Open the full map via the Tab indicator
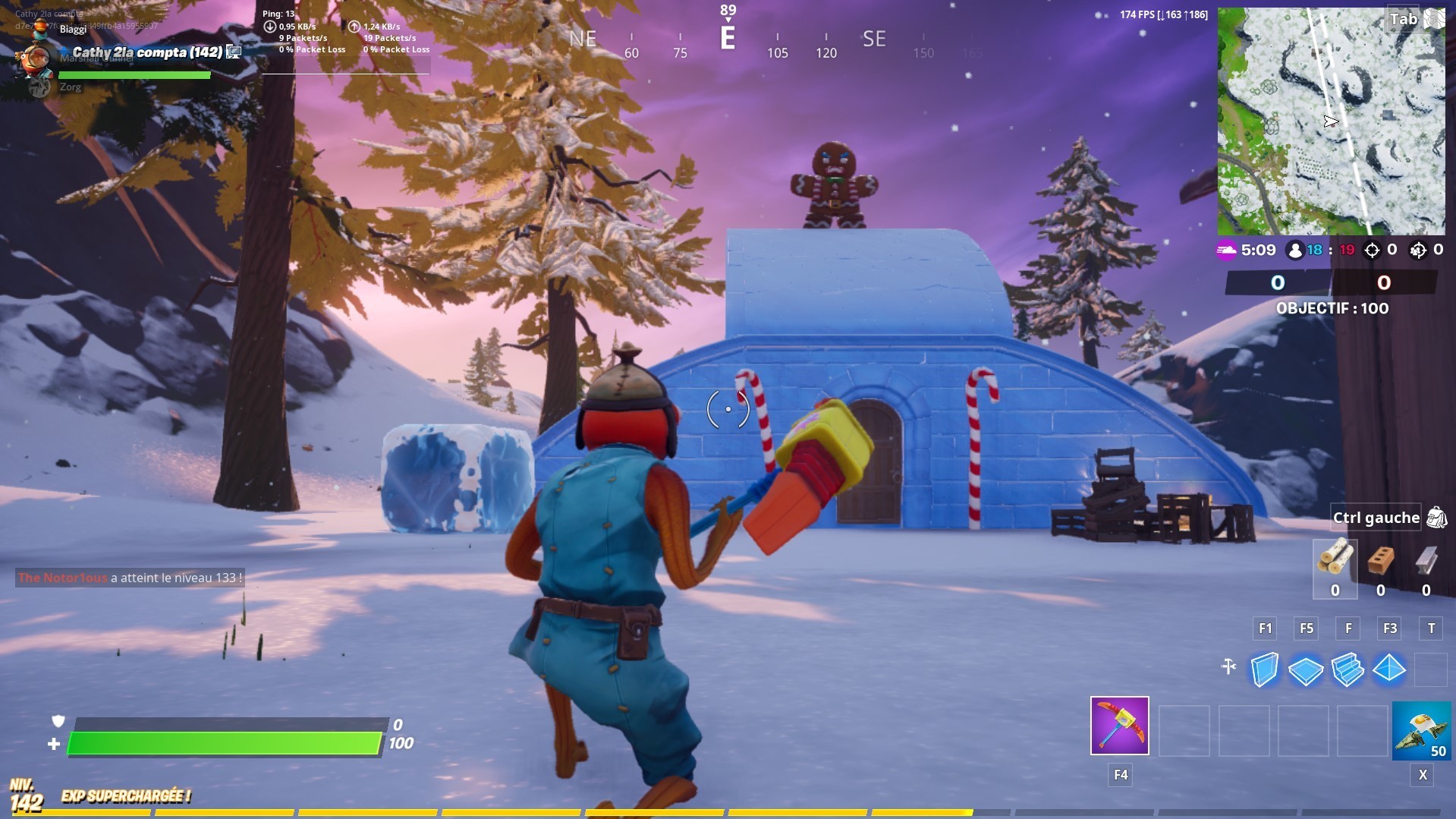Viewport: 1456px width, 819px height. tap(1403, 19)
